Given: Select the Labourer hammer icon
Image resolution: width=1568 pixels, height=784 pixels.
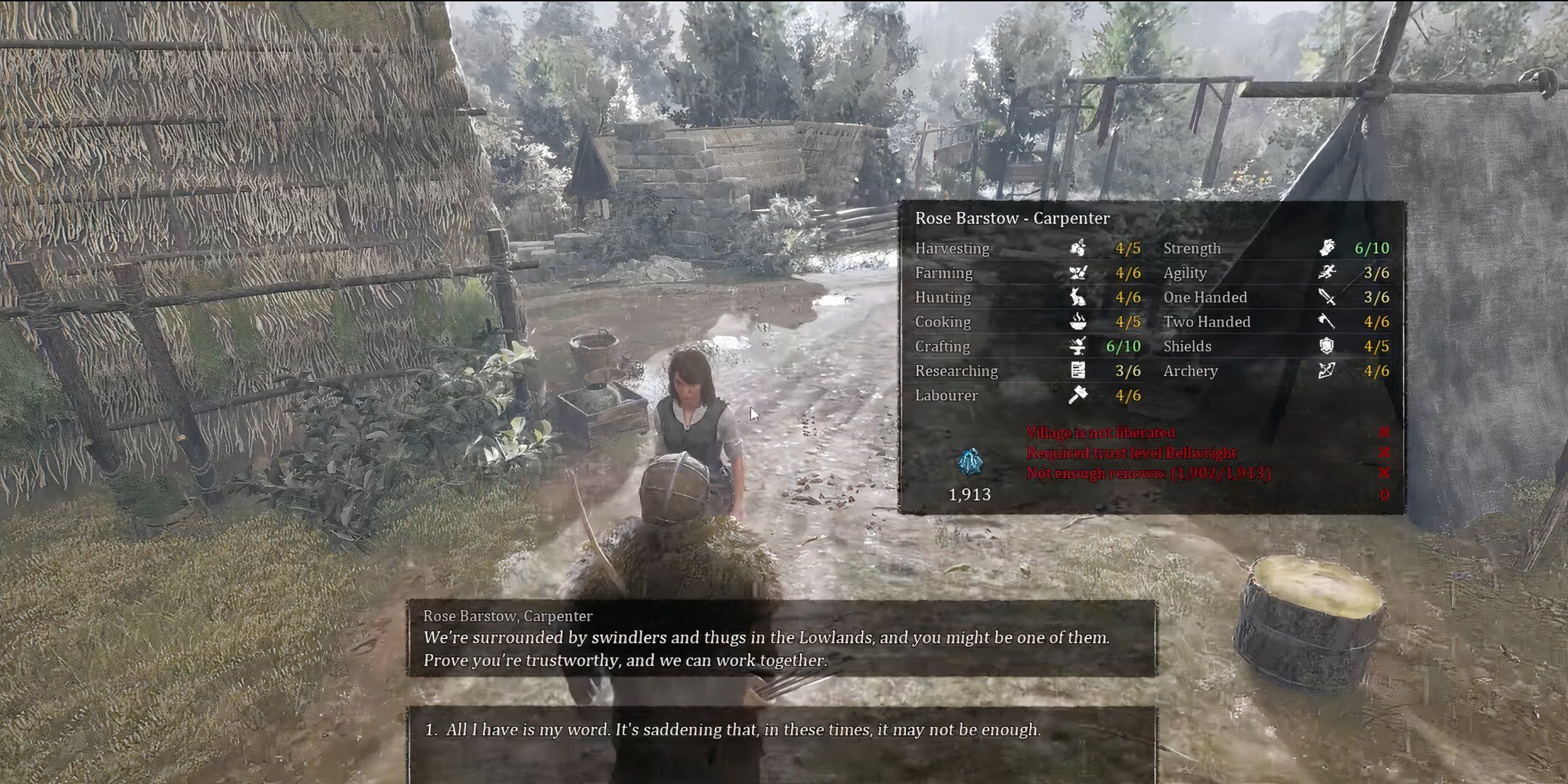Looking at the screenshot, I should [x=1079, y=396].
